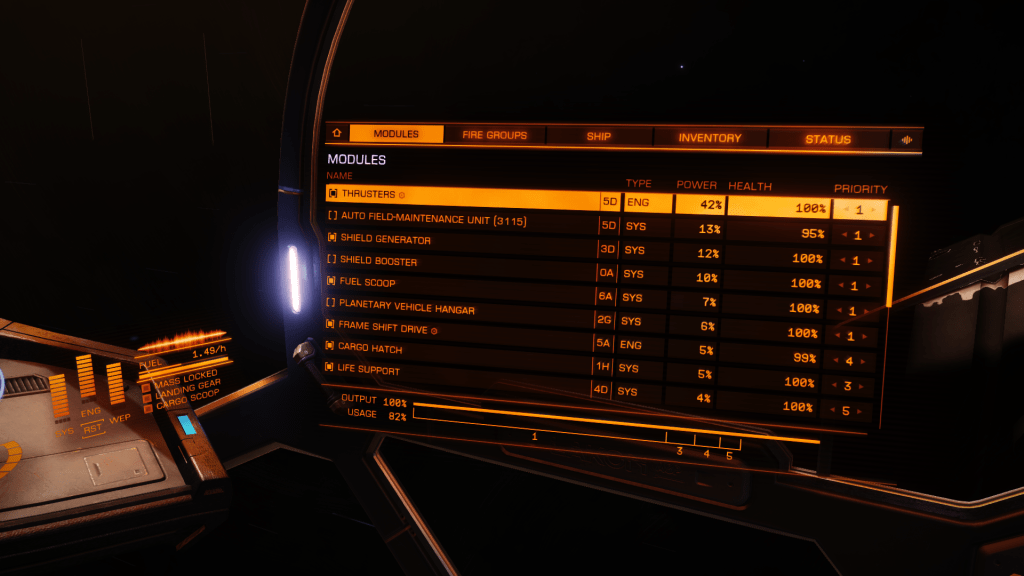Viewport: 1024px width, 576px height.
Task: Choose the Frame Shift Drive module
Action: click(x=460, y=328)
